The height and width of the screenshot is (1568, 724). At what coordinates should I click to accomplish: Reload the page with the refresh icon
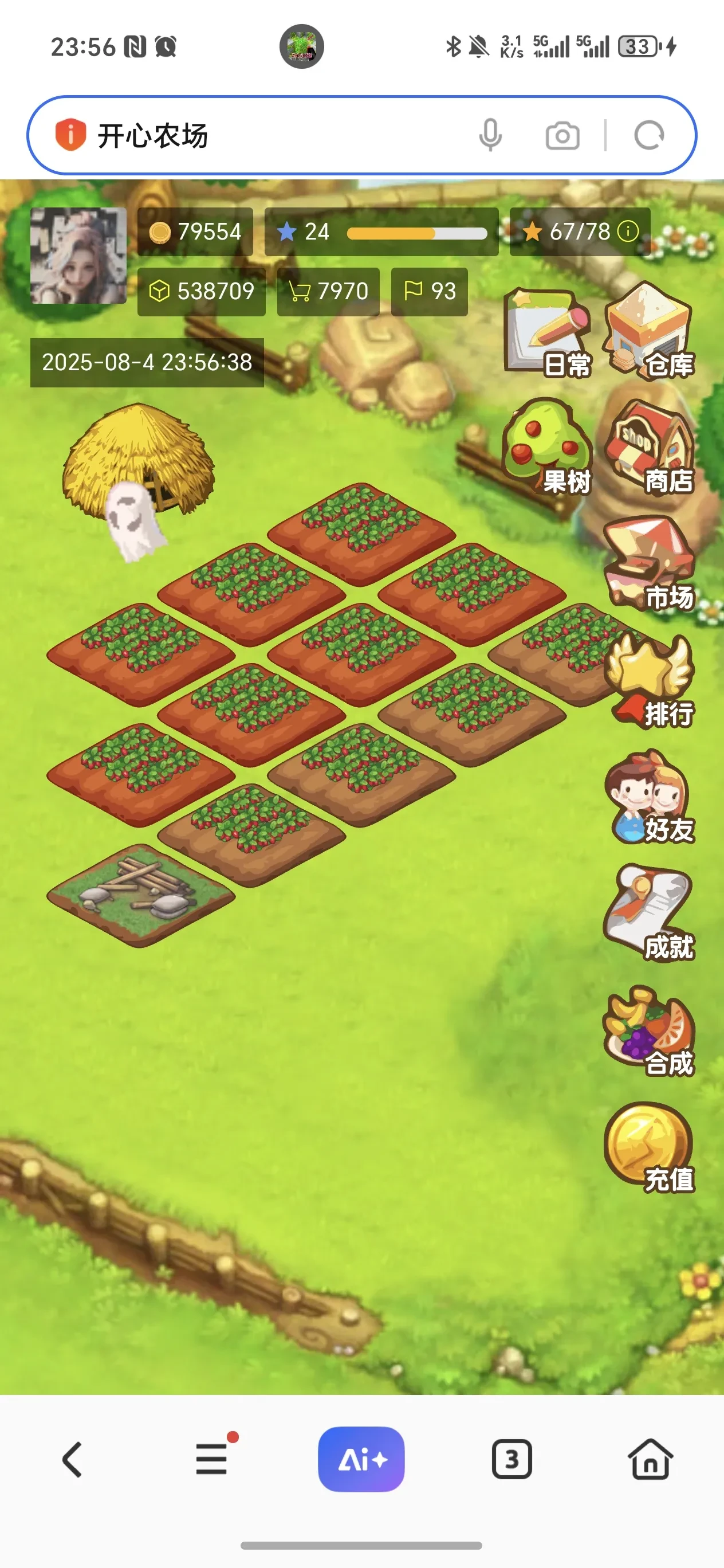[x=648, y=135]
